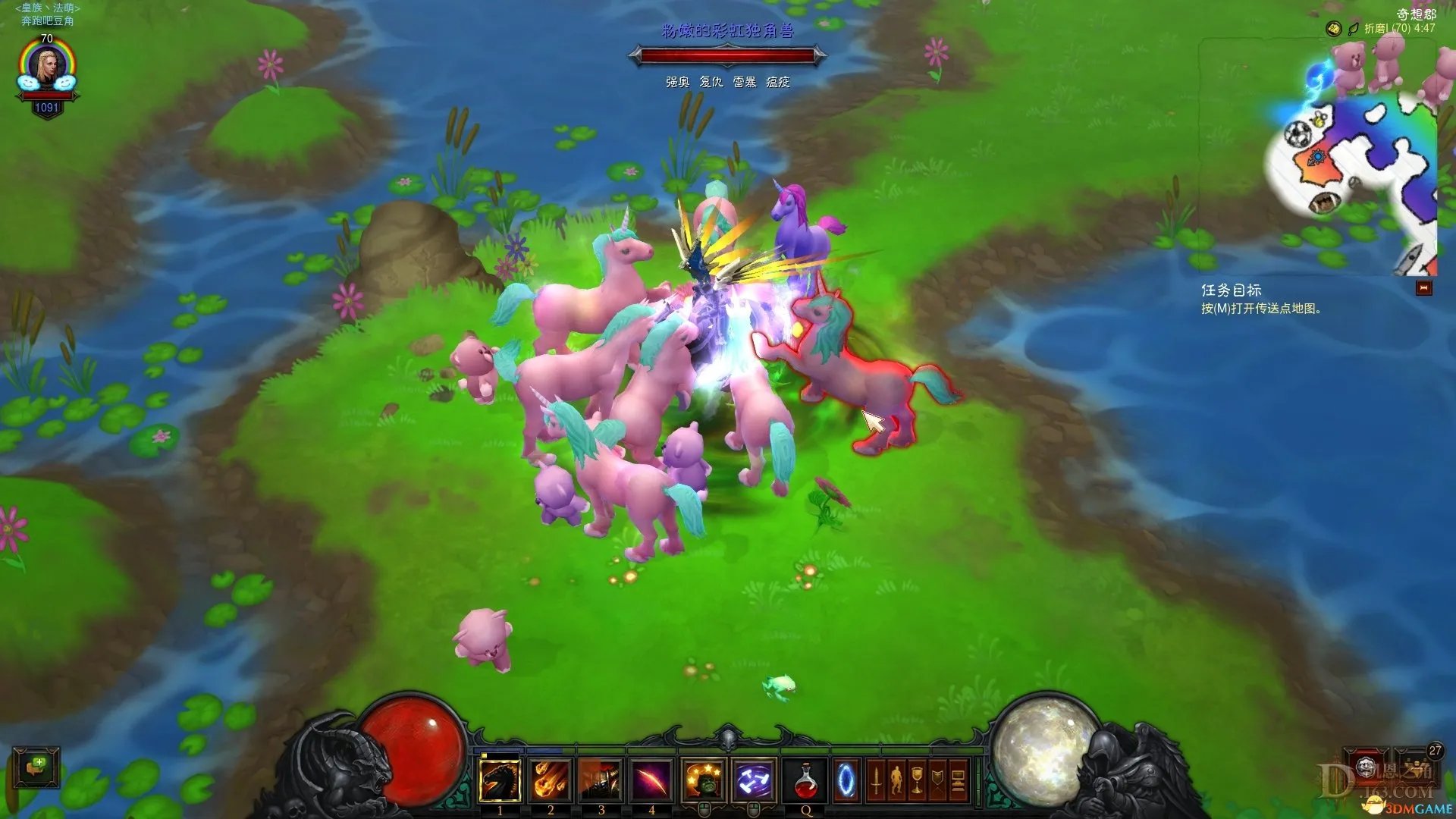Image resolution: width=1456 pixels, height=819 pixels.
Task: Open the friends list showing 27
Action: pyautogui.click(x=1417, y=766)
